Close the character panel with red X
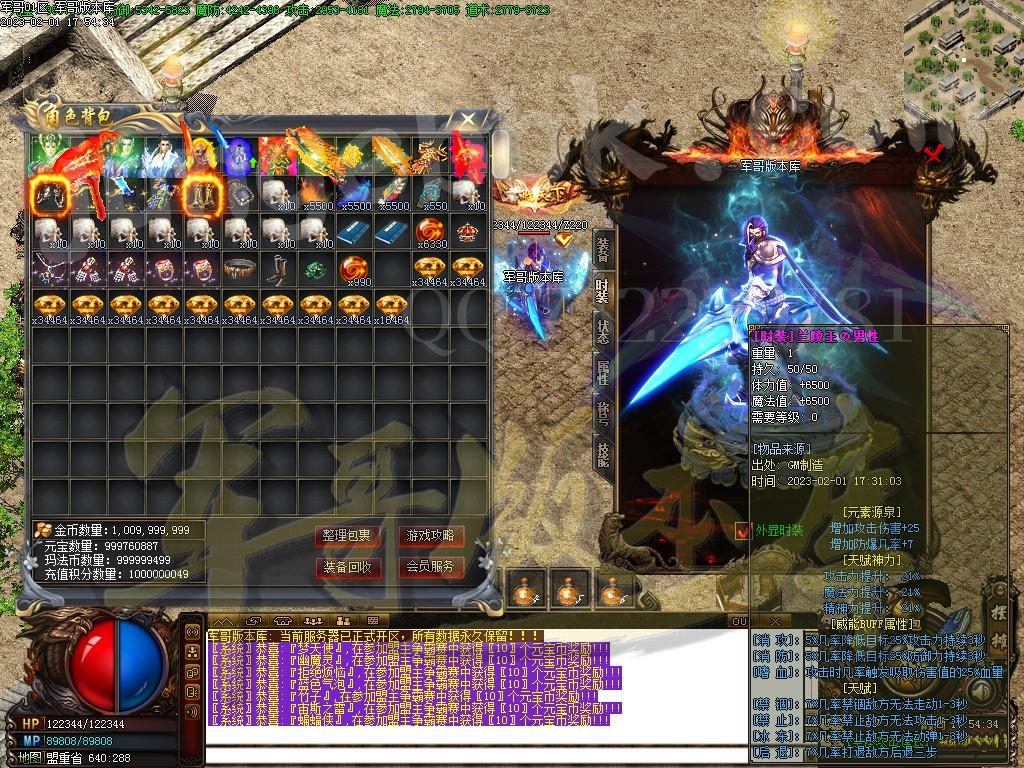 (x=934, y=154)
